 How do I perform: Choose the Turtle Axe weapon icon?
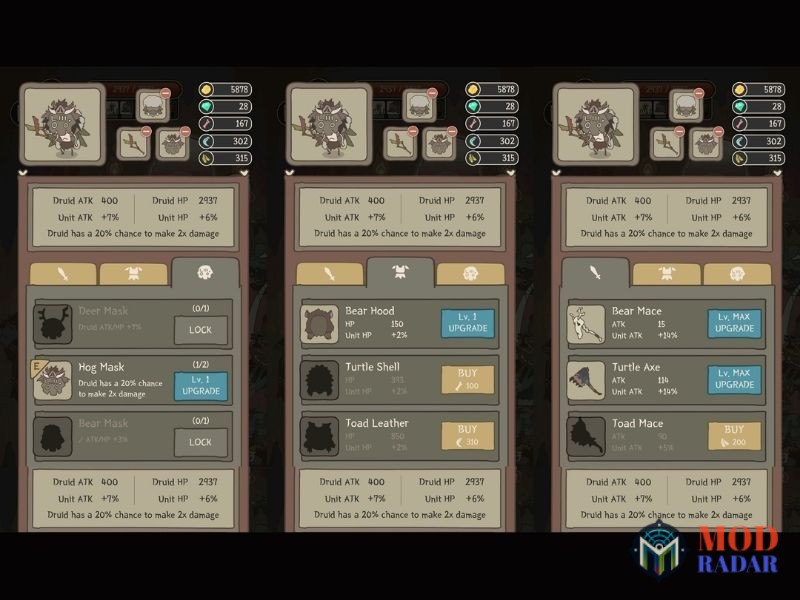coord(587,380)
